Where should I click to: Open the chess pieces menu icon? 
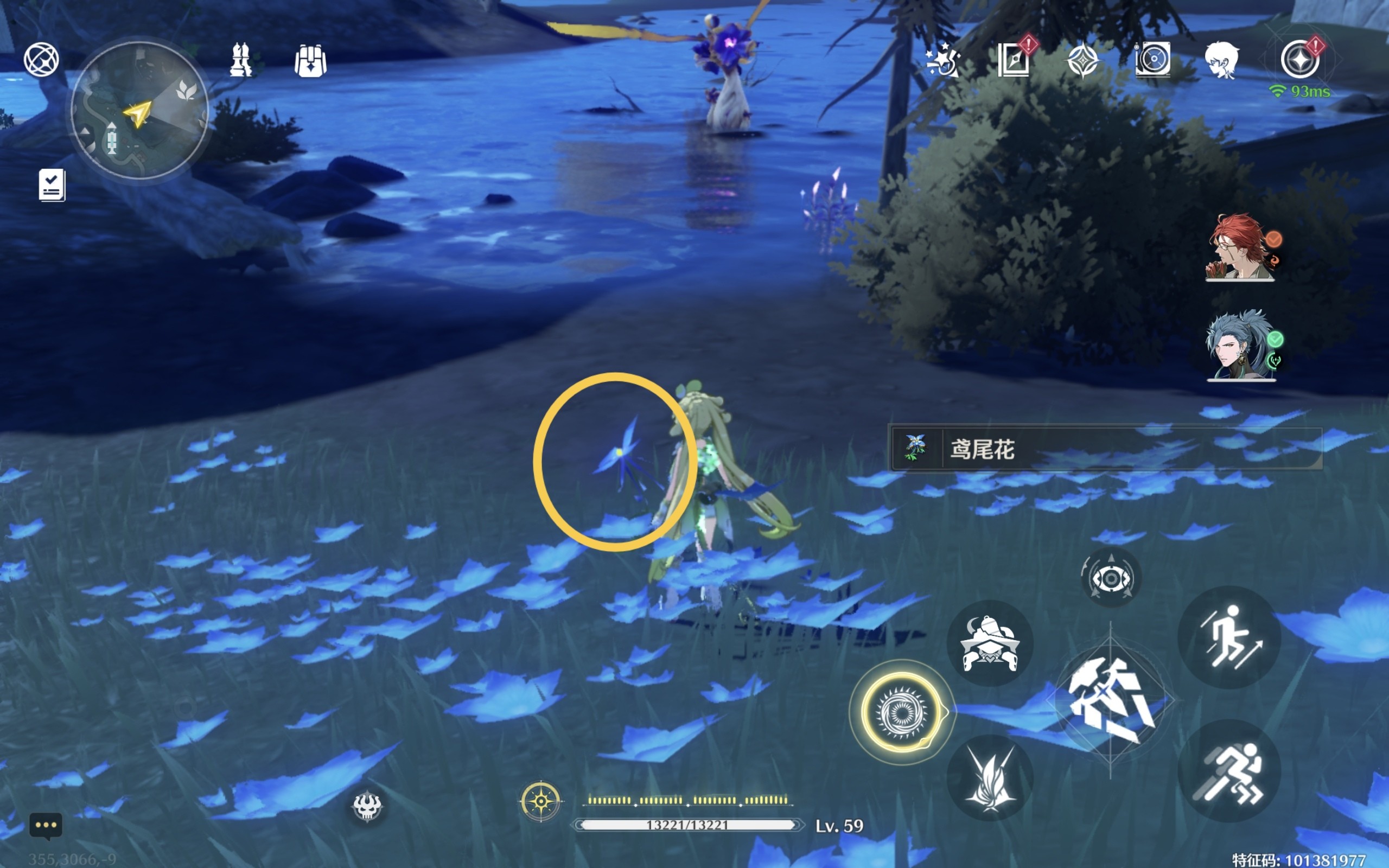coord(240,60)
